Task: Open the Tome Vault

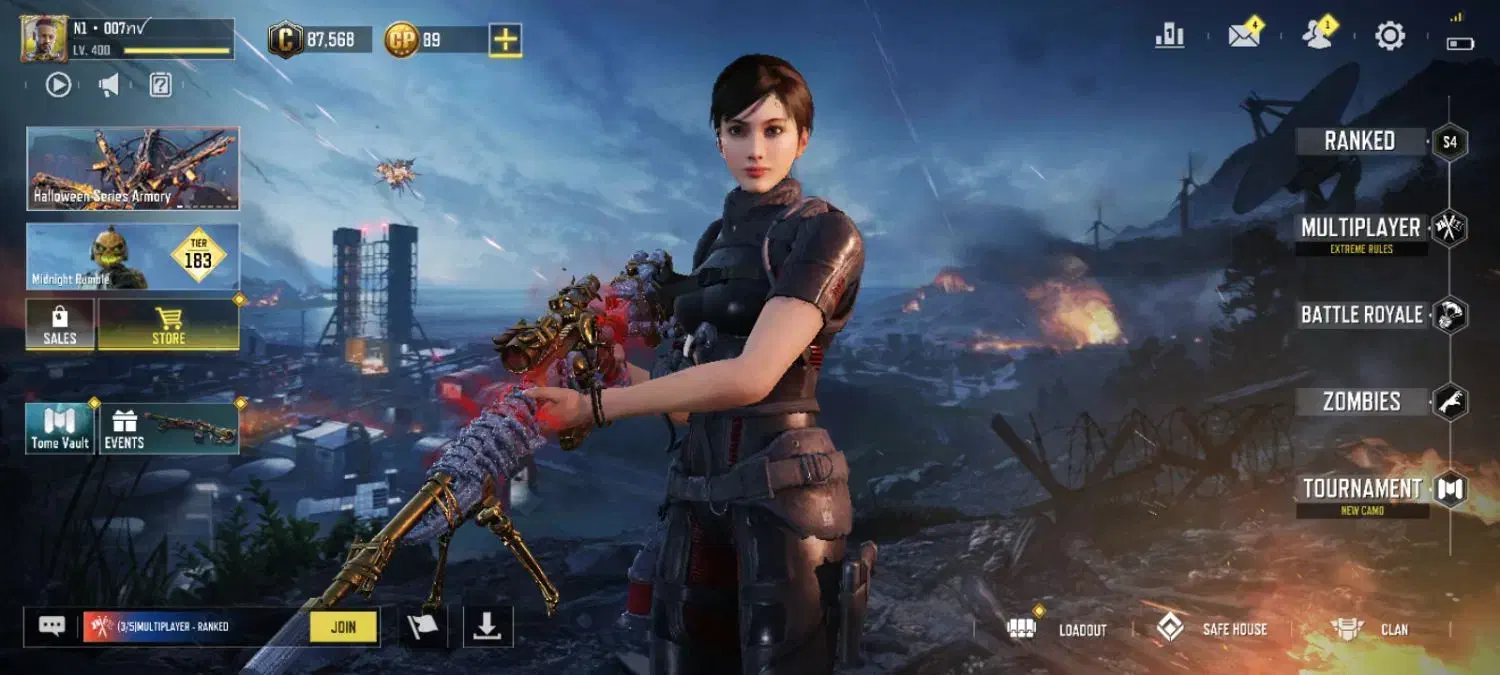Action: coord(60,429)
